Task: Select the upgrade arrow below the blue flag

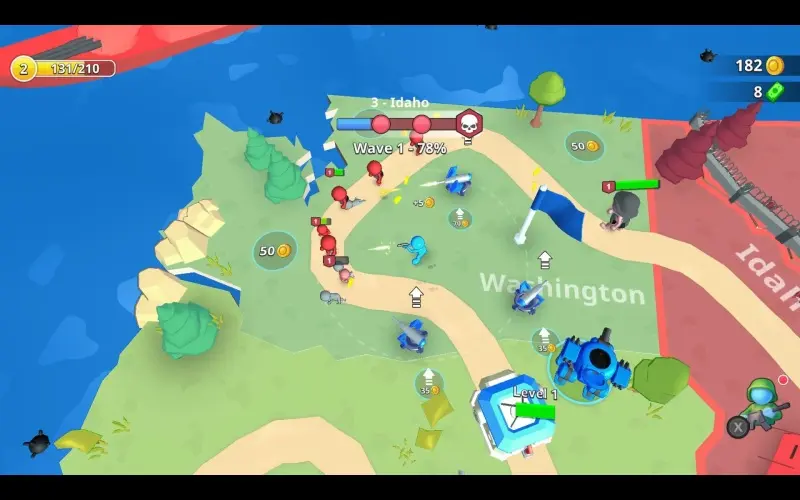Action: pyautogui.click(x=545, y=260)
